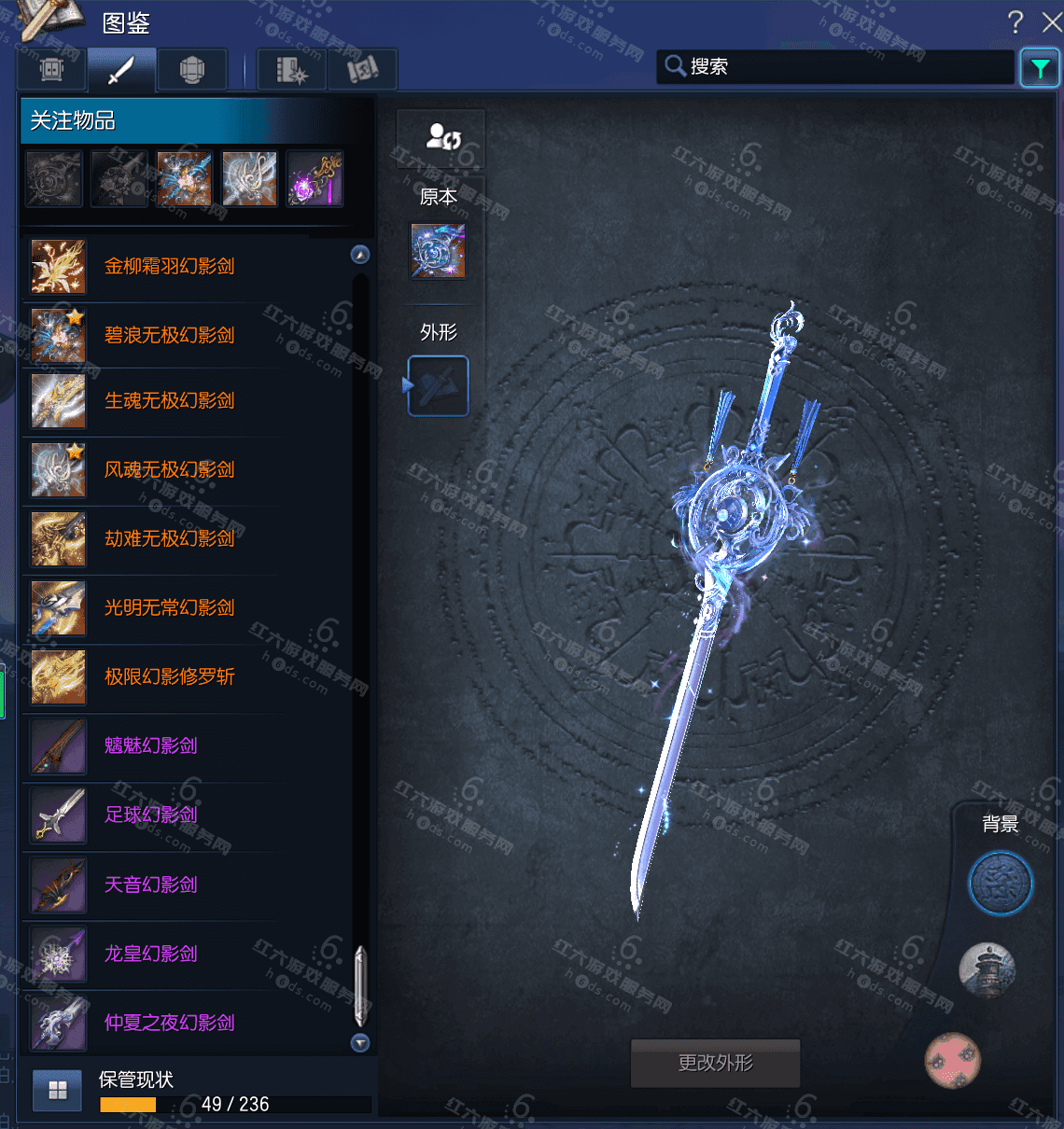
Task: Click the 更改外形 button
Action: tap(715, 1063)
